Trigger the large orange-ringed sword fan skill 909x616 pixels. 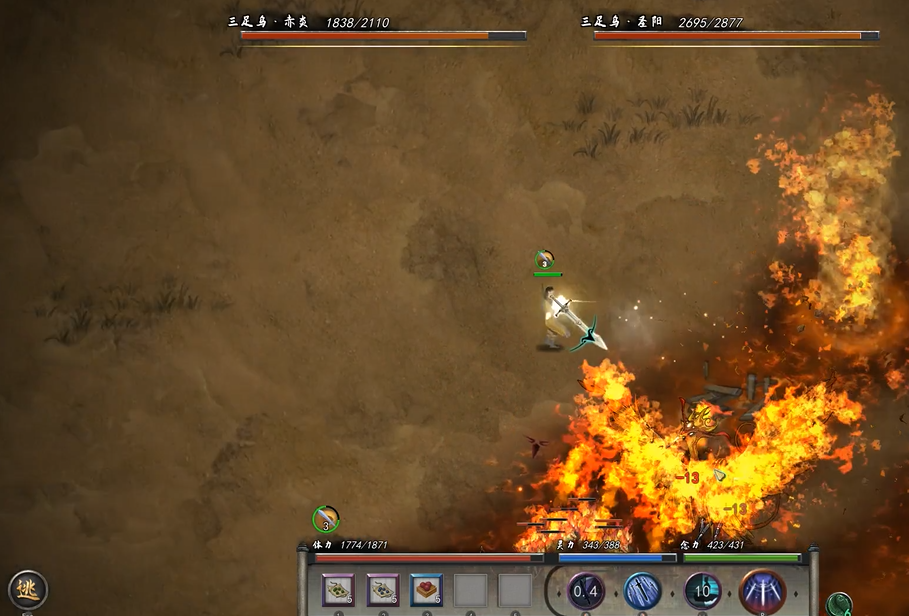click(762, 591)
